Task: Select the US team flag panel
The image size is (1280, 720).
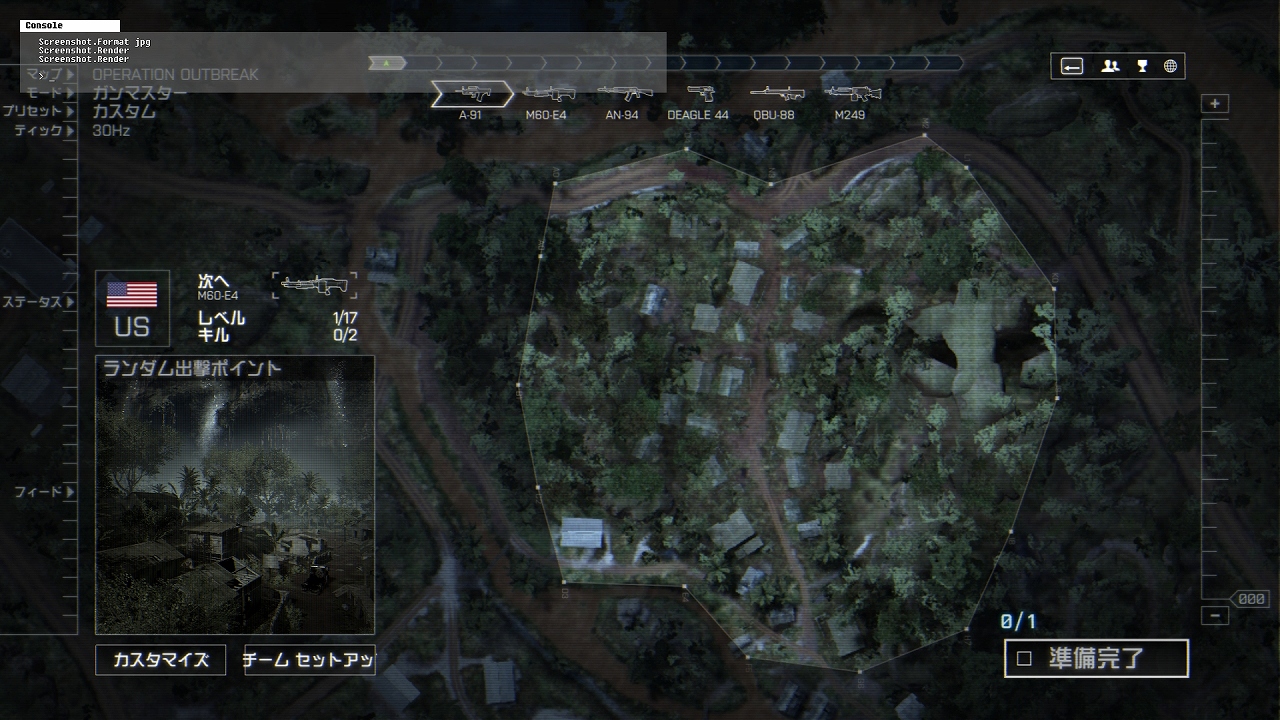Action: tap(132, 308)
